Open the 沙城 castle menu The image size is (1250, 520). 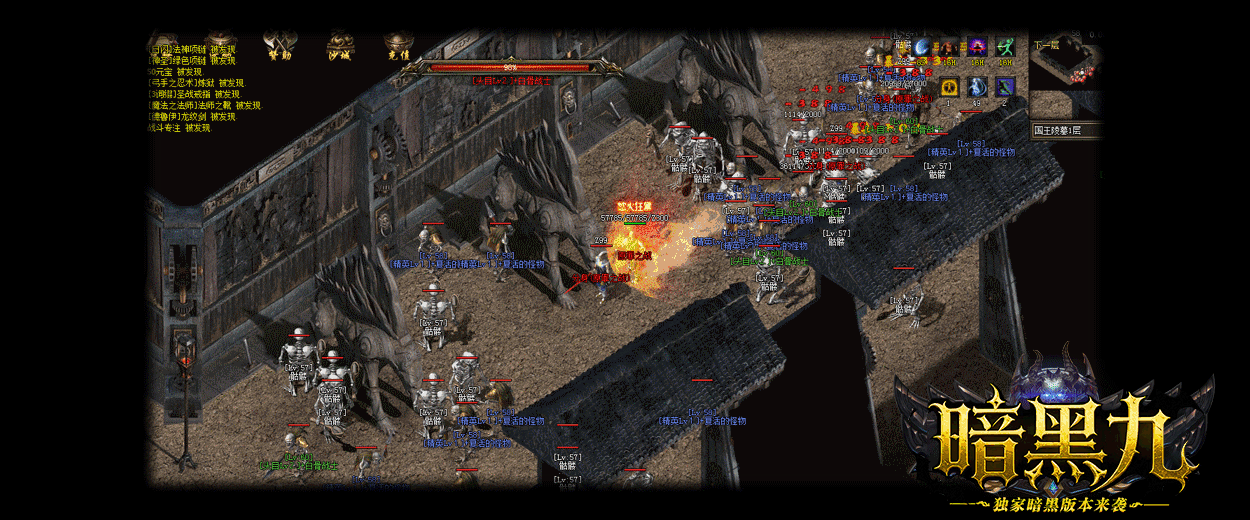(339, 47)
